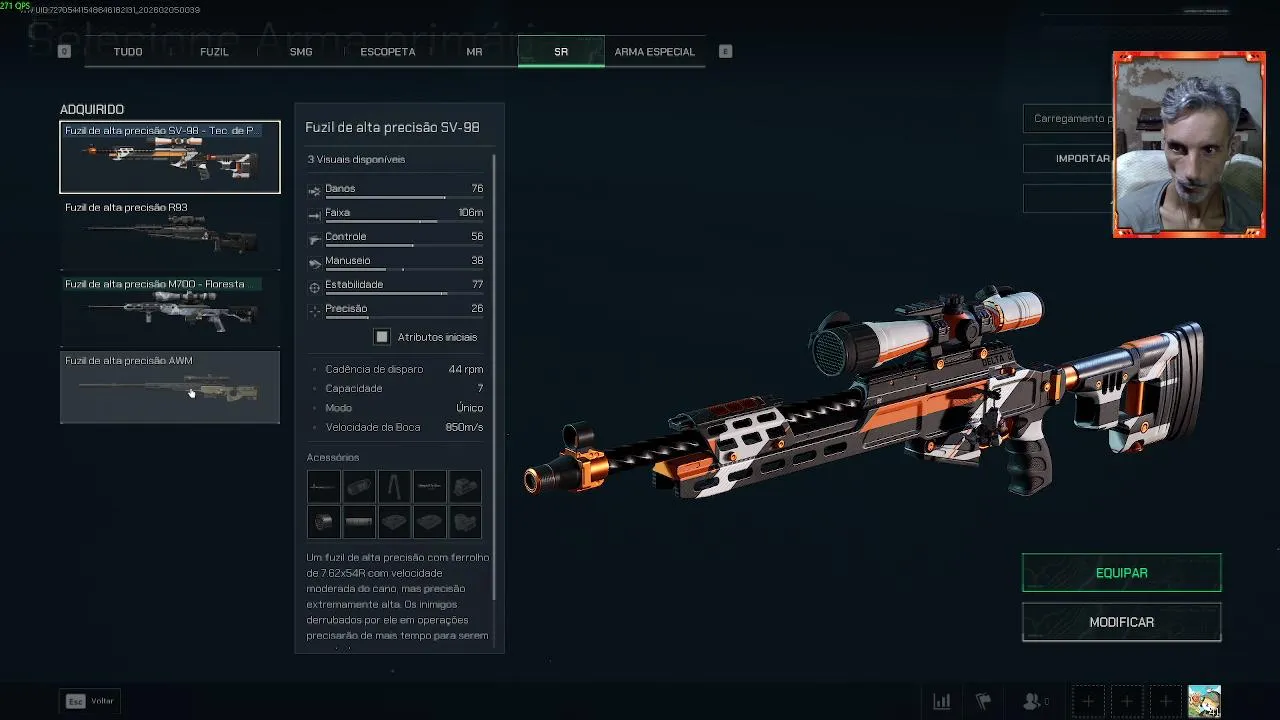This screenshot has width=1280, height=720.
Task: Open the MODIFICAR weapon menu
Action: (x=1121, y=622)
